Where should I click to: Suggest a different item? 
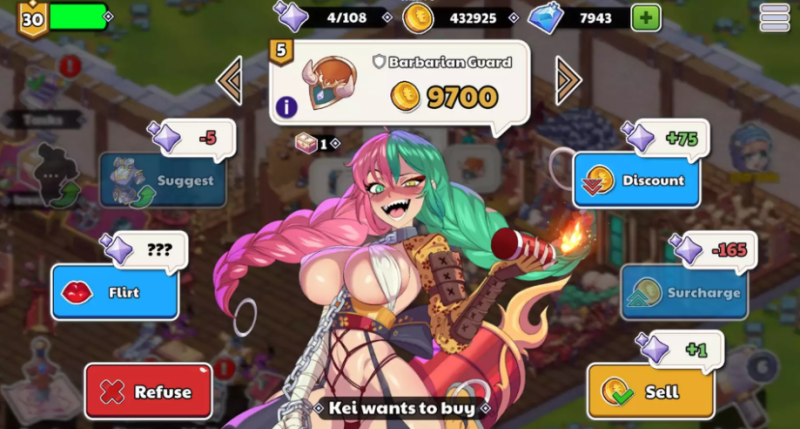tap(162, 180)
